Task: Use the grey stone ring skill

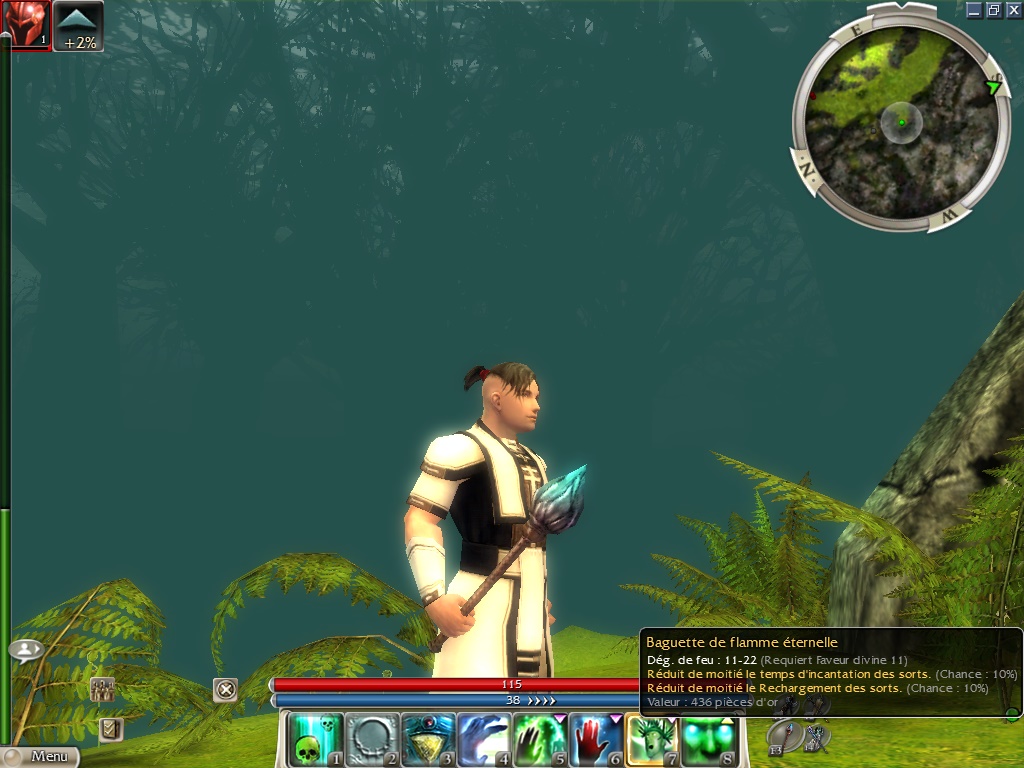Action: tap(373, 739)
